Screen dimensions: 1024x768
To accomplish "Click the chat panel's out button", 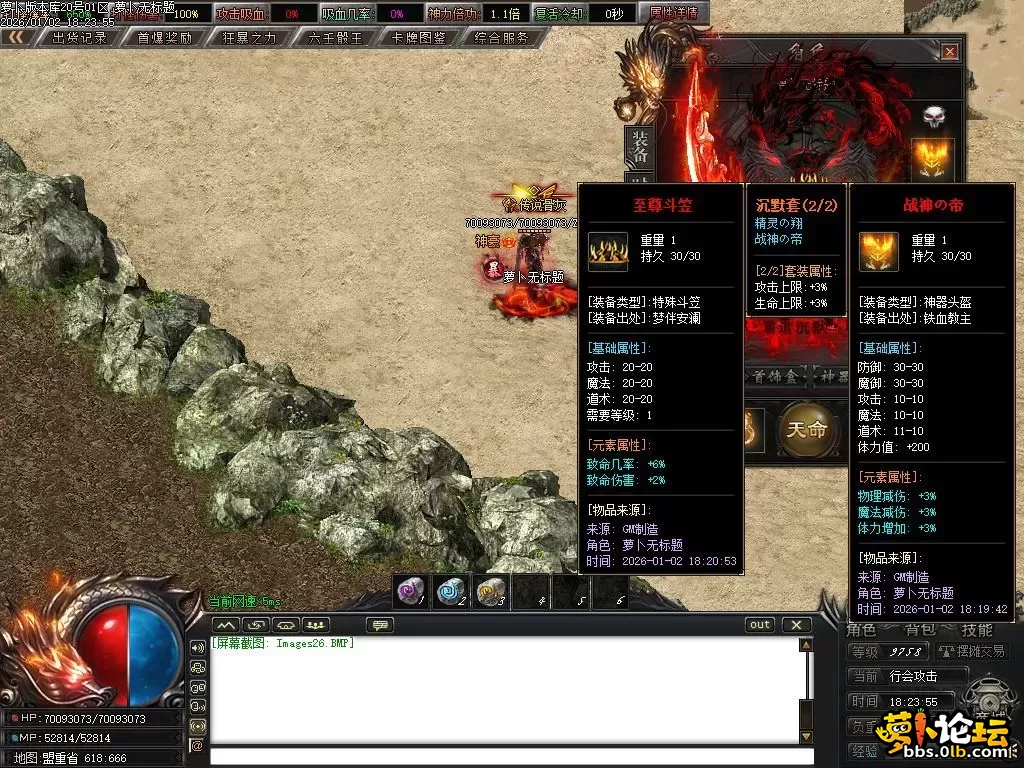I will coord(760,625).
